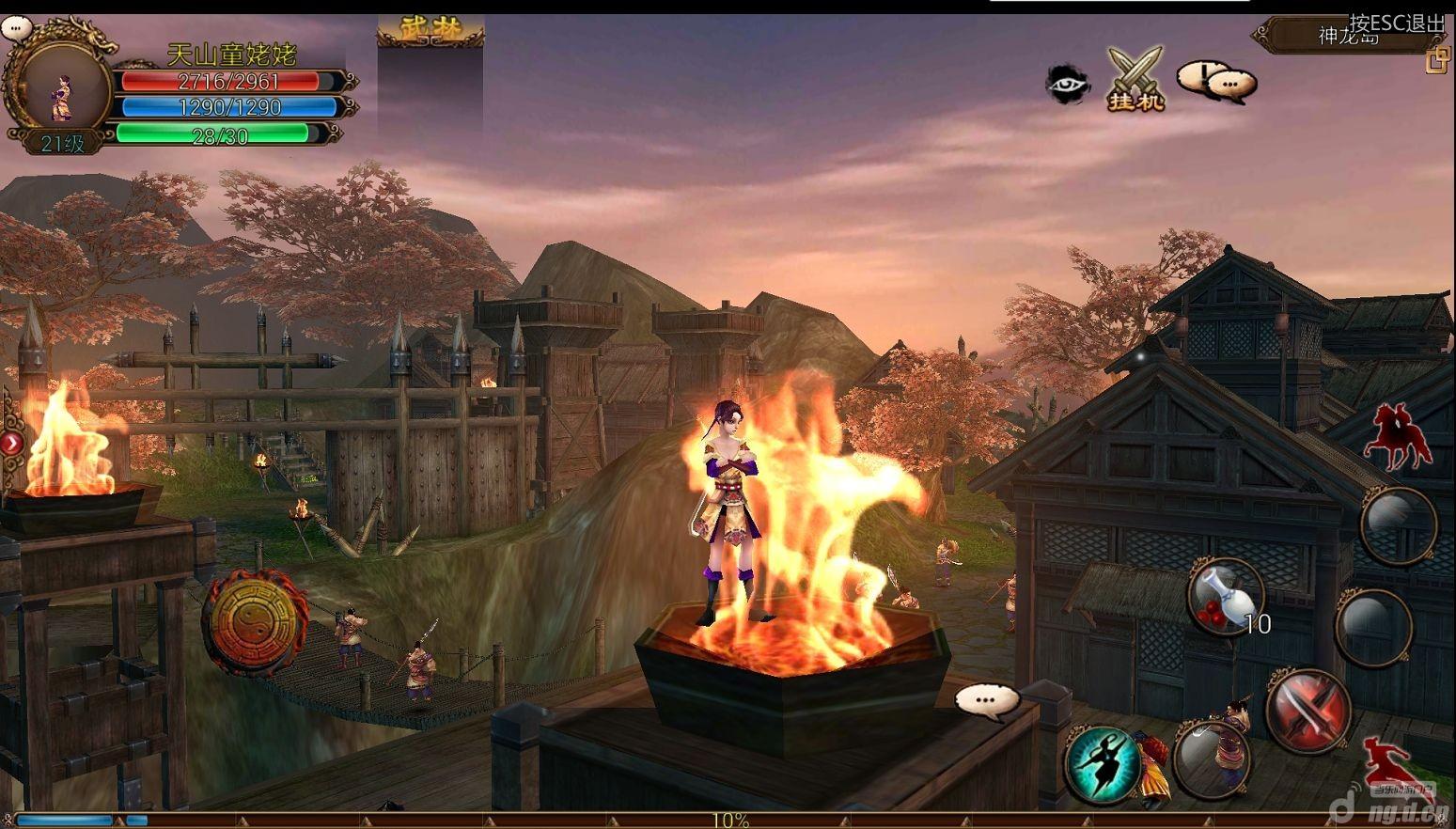Viewport: 1456px width, 829px height.
Task: Tap the yin-yang movement joystick
Action: pos(255,621)
